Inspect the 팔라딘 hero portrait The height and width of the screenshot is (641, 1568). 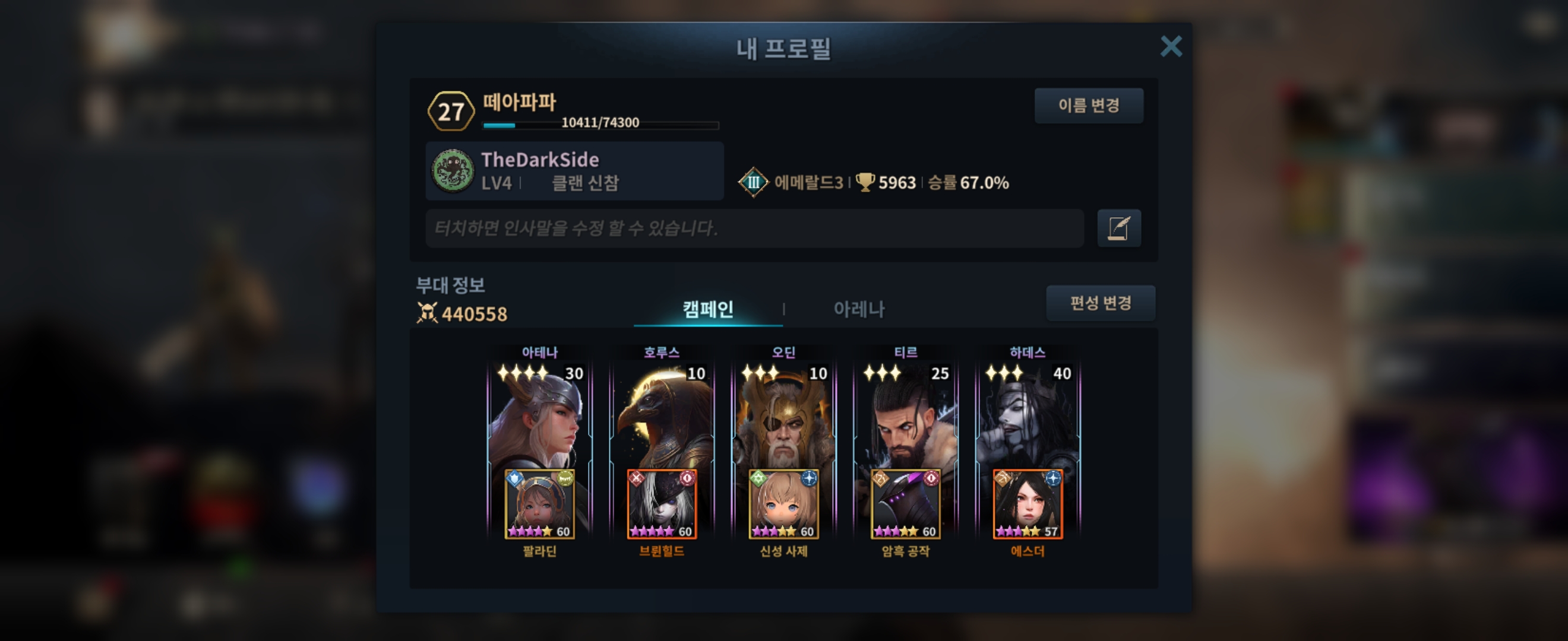click(540, 504)
